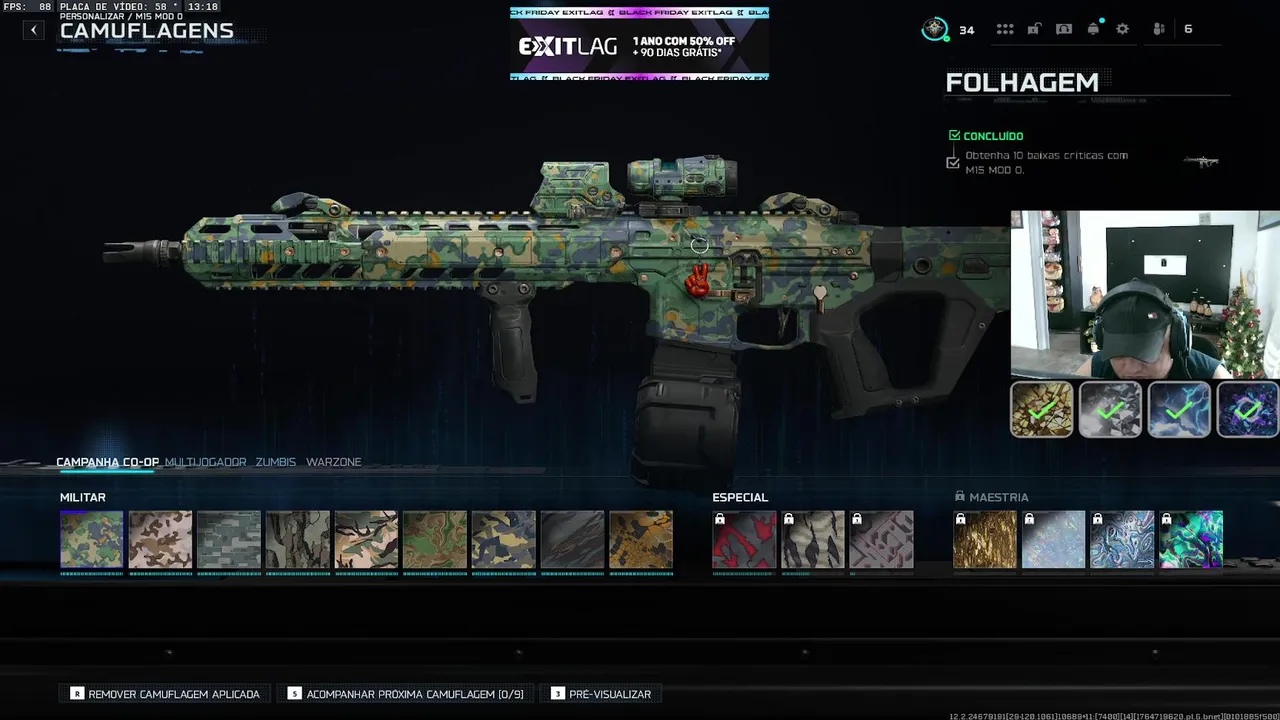Open the grid menu icon

click(1005, 29)
